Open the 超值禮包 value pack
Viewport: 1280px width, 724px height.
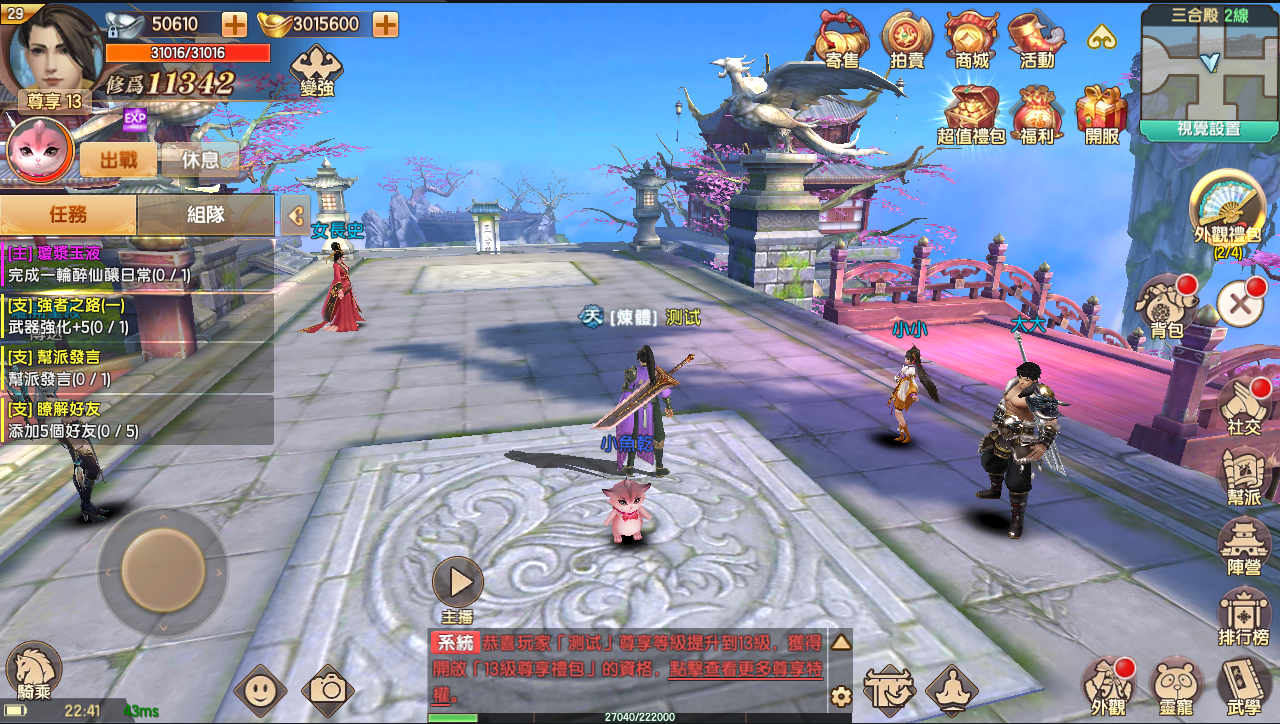pyautogui.click(x=970, y=115)
